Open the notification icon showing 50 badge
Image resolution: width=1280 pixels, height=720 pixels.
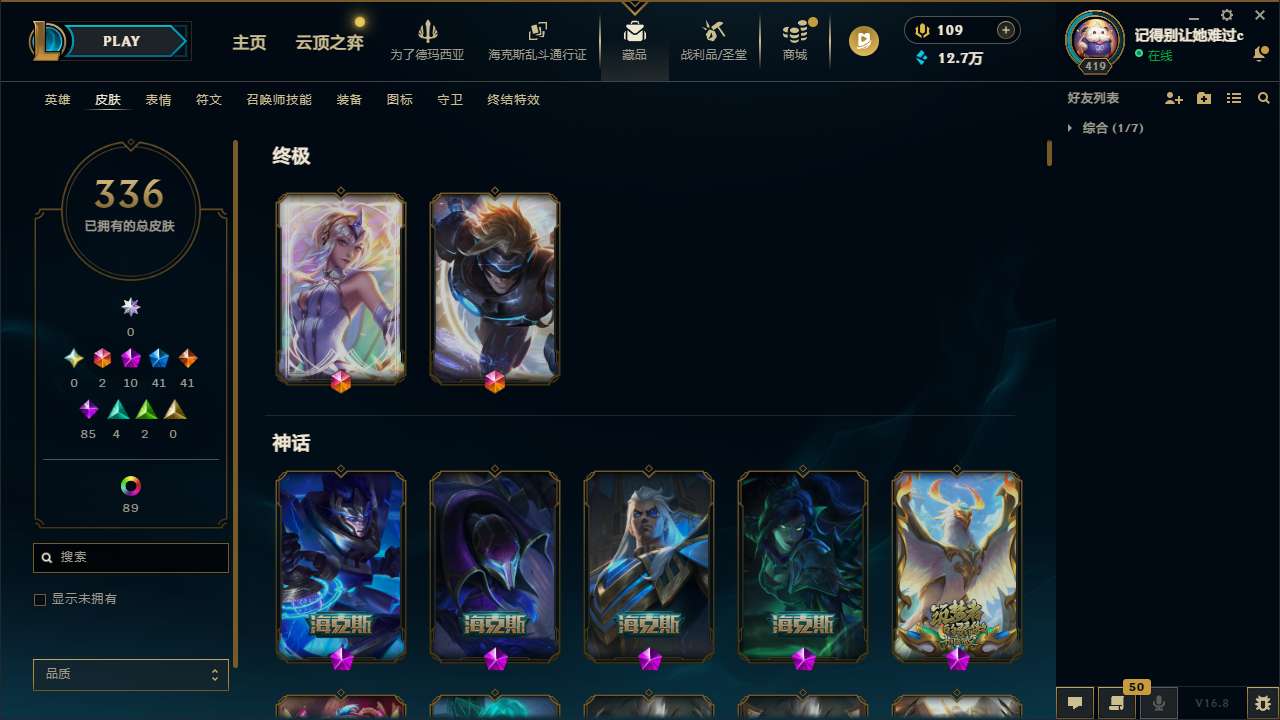tap(1117, 703)
